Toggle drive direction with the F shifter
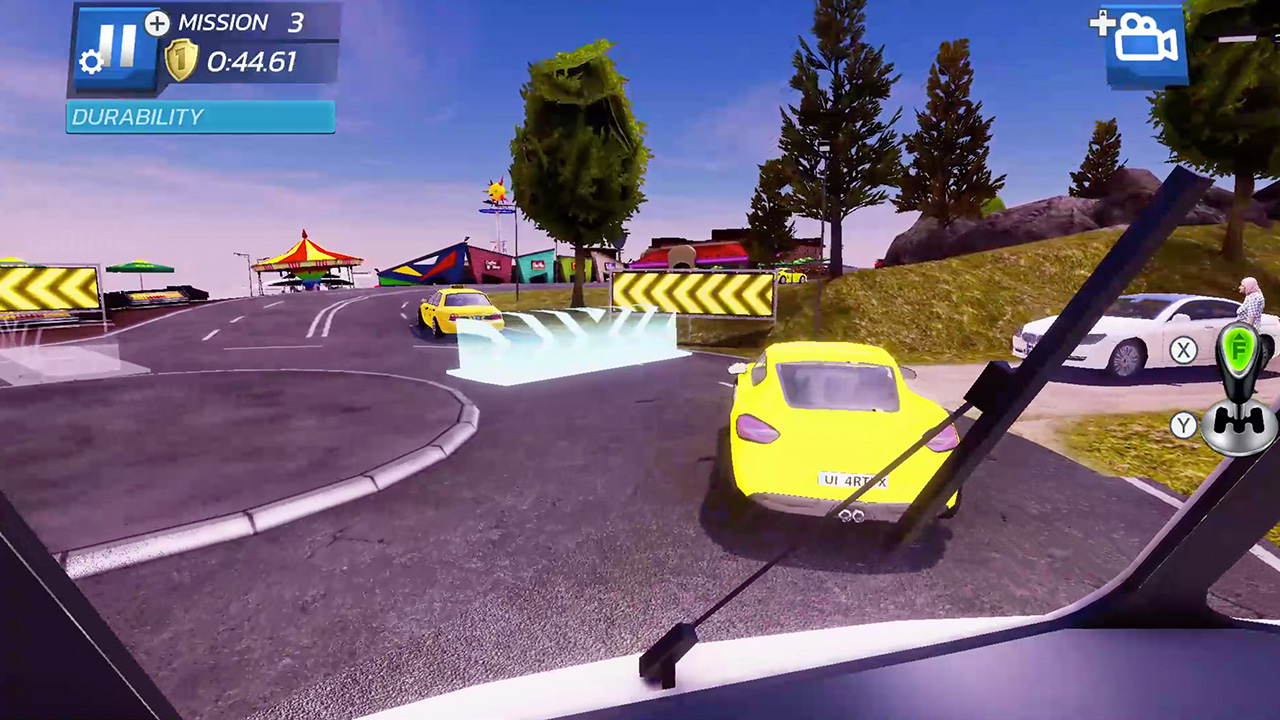 pyautogui.click(x=1240, y=350)
